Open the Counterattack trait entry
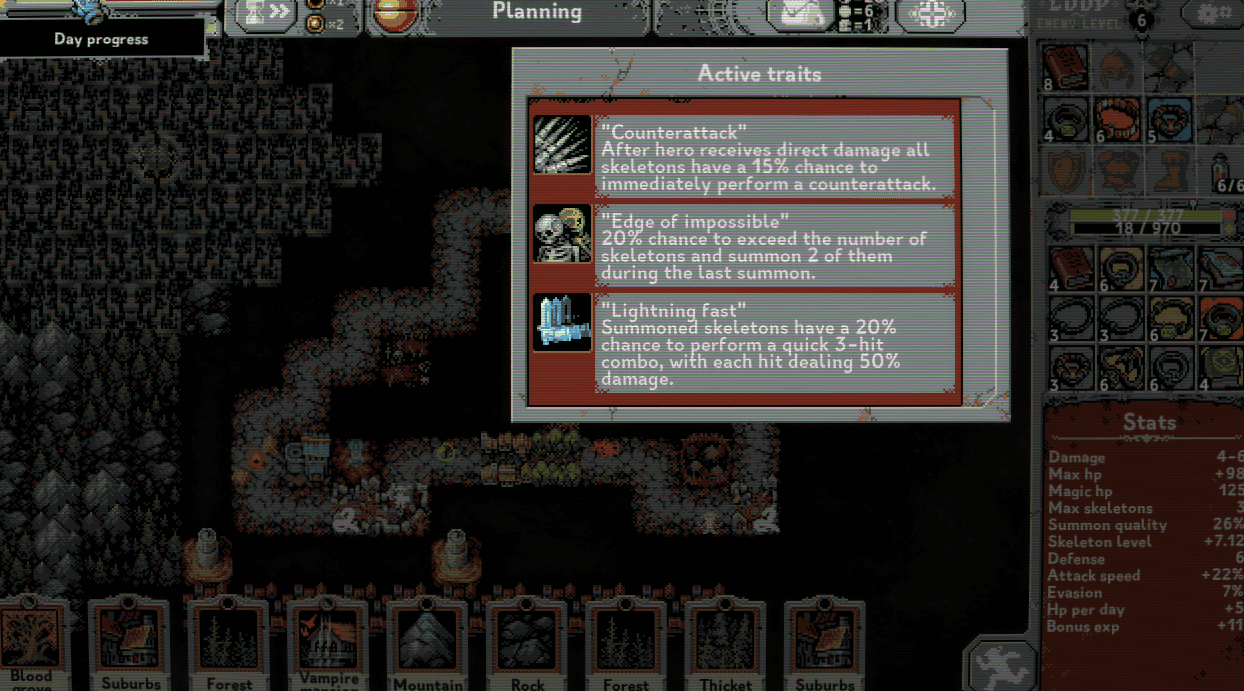The image size is (1244, 691). coord(745,158)
